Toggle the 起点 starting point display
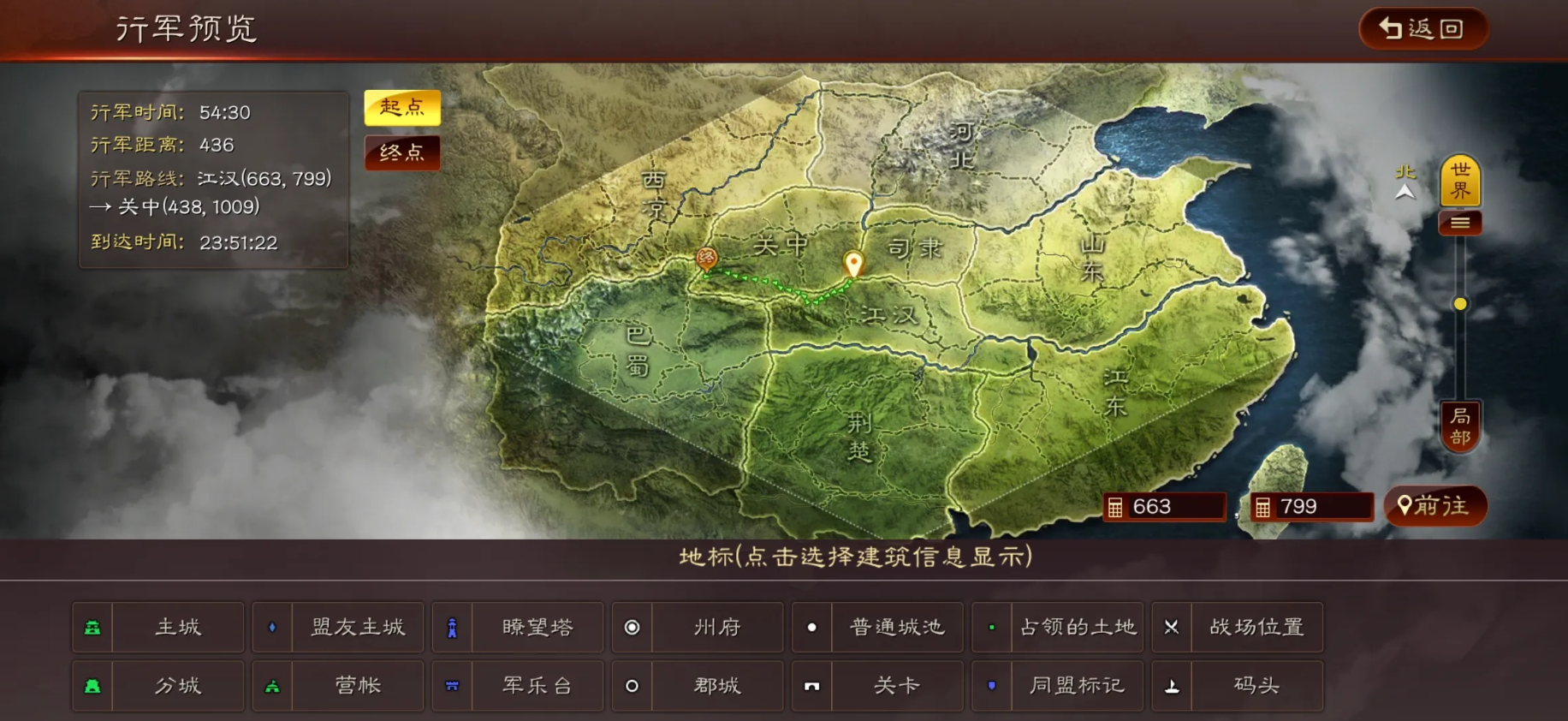1568x721 pixels. (x=402, y=109)
